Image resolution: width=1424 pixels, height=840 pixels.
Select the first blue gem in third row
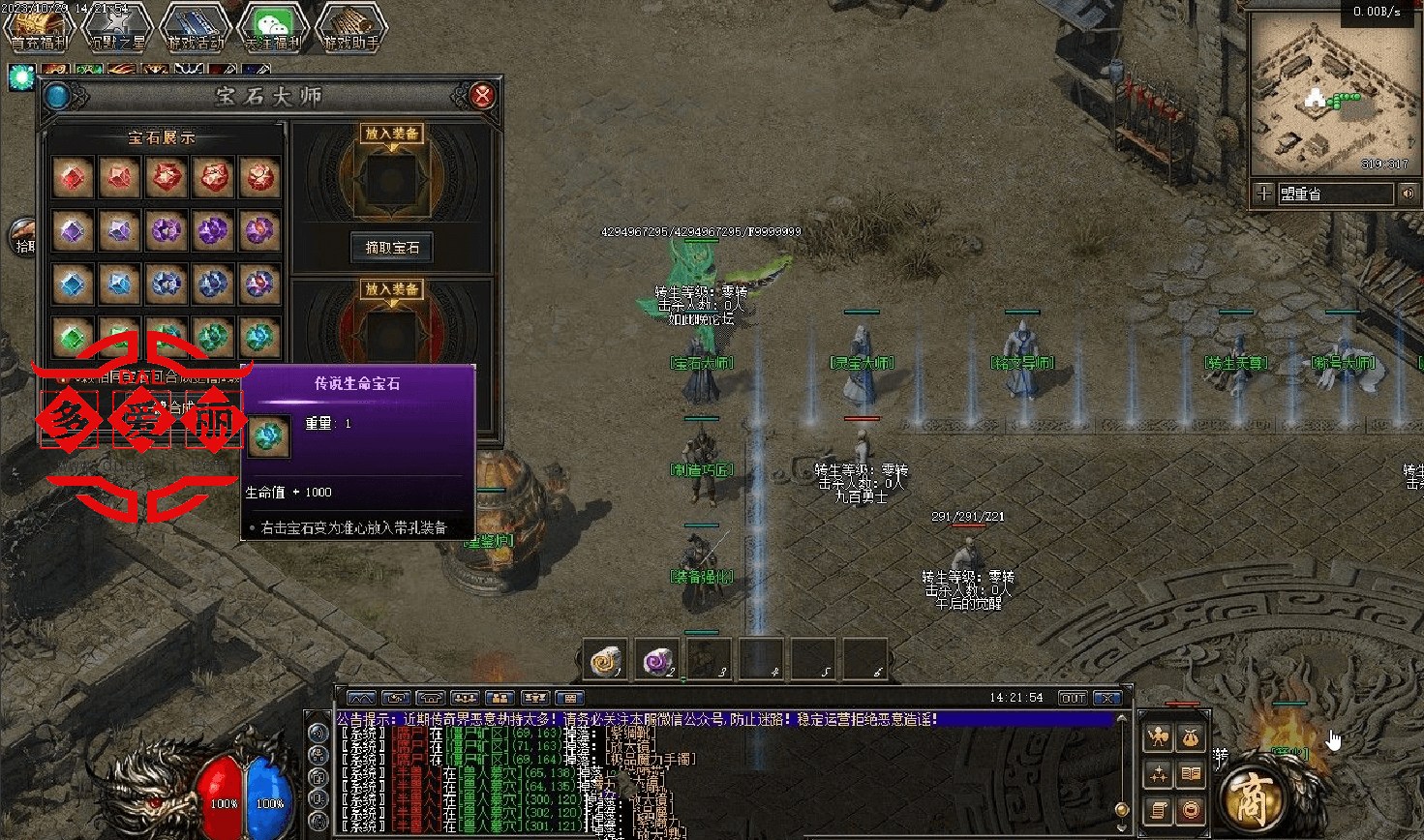(x=73, y=285)
